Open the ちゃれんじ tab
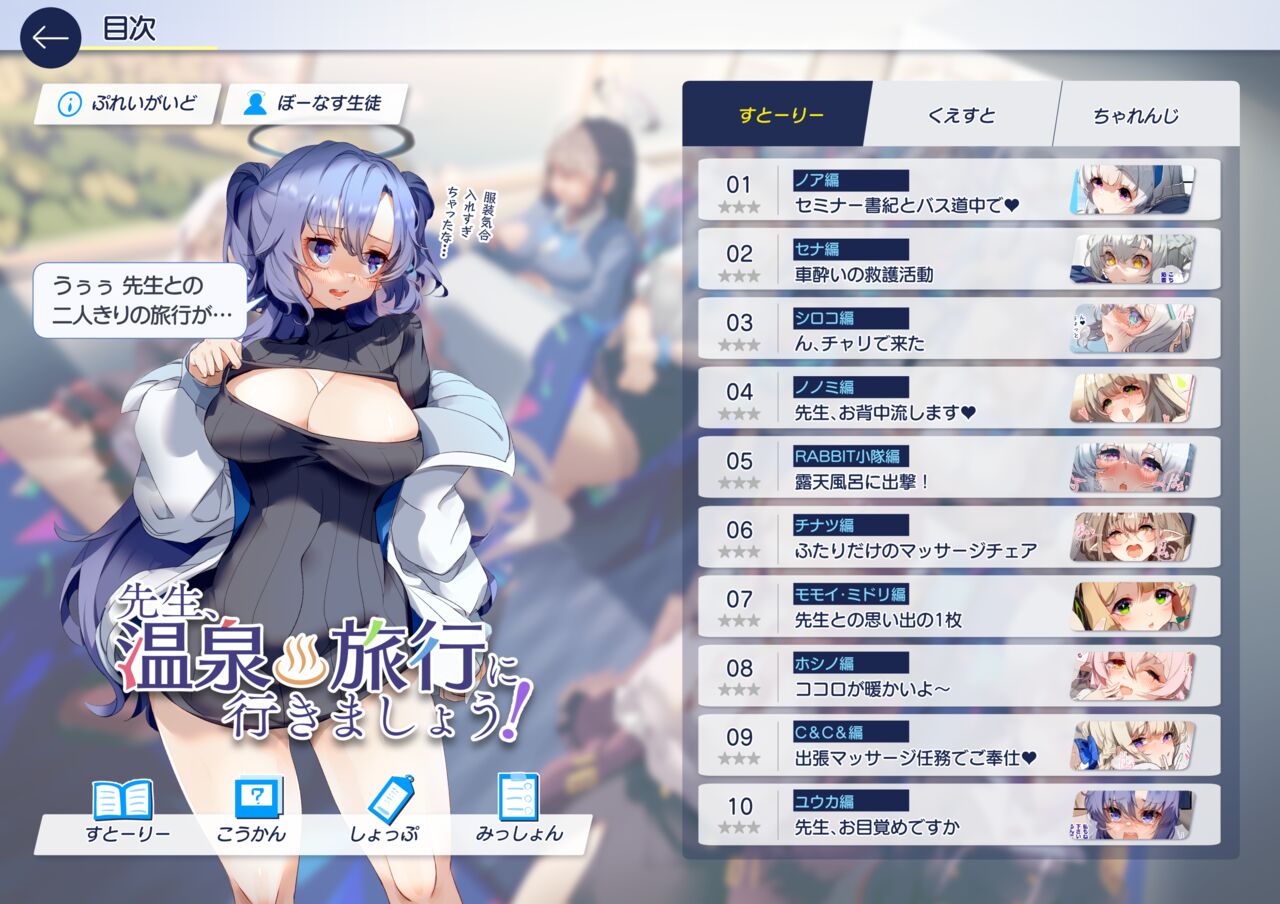1280x904 pixels. (1135, 115)
